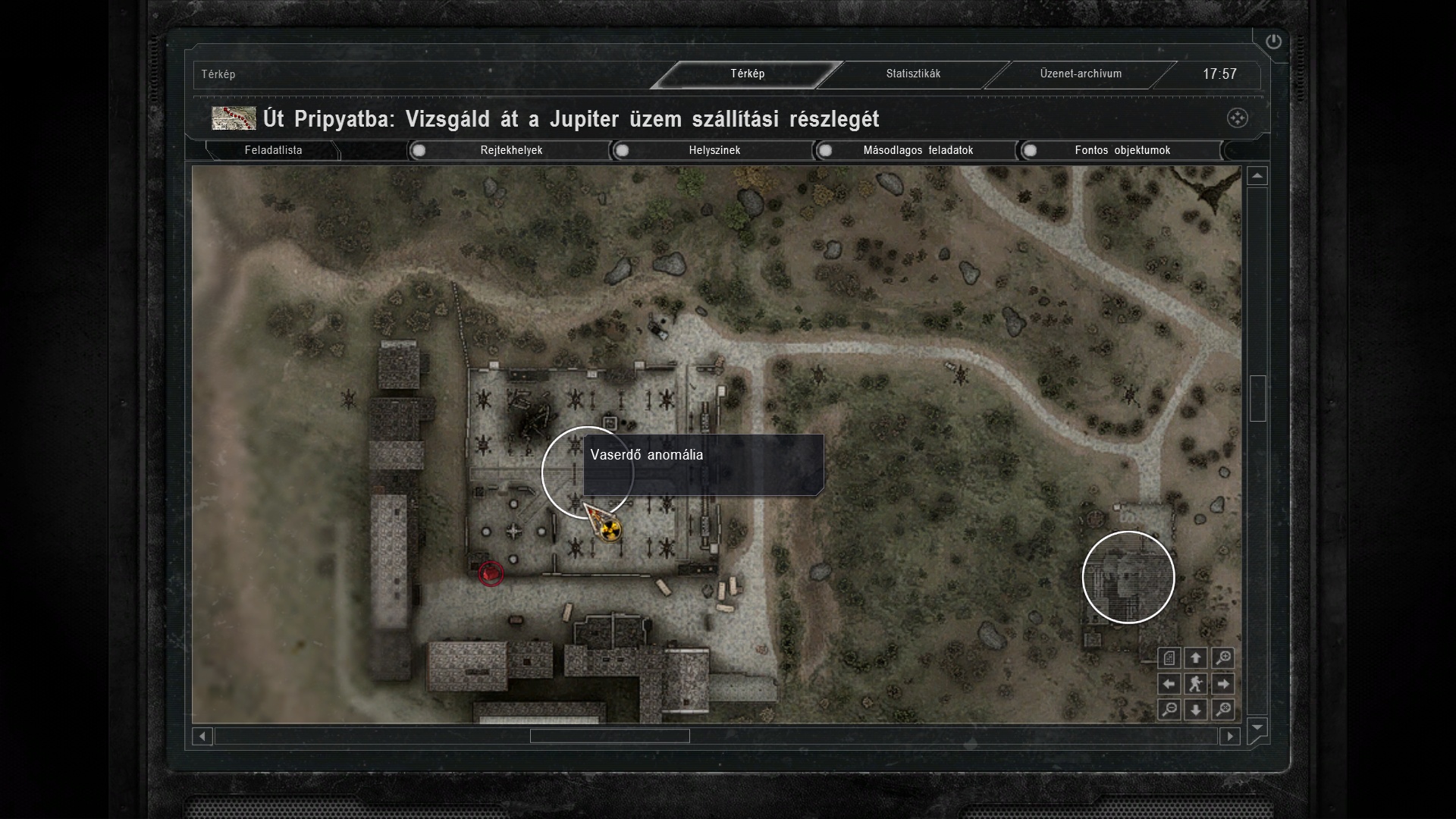
Task: Toggle the Fontos objektumok filter
Action: [x=1030, y=150]
